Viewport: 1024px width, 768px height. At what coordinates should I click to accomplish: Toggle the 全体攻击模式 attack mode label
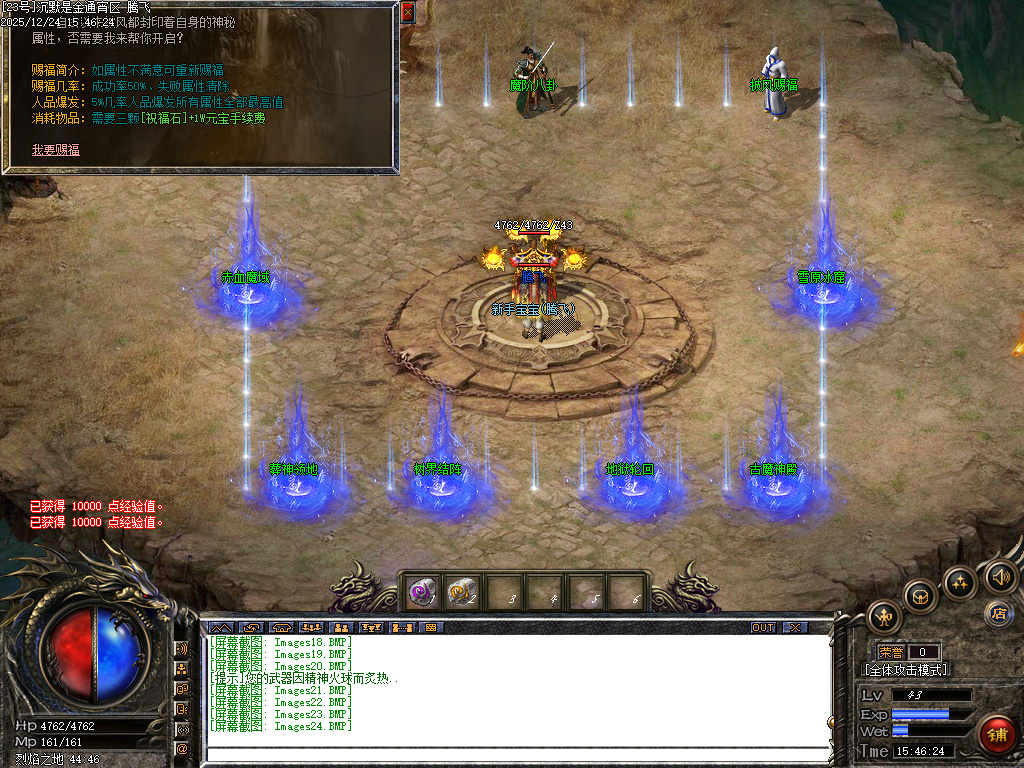[906, 670]
